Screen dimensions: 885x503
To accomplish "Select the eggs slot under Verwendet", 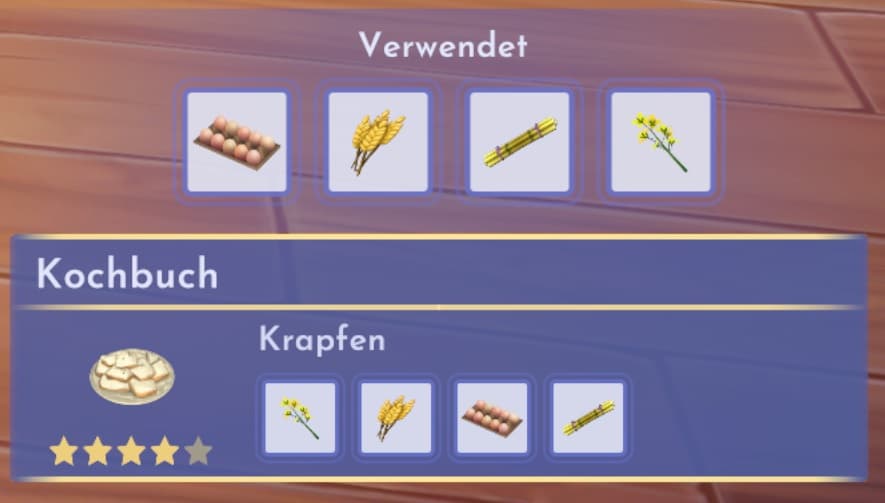I will pos(237,142).
